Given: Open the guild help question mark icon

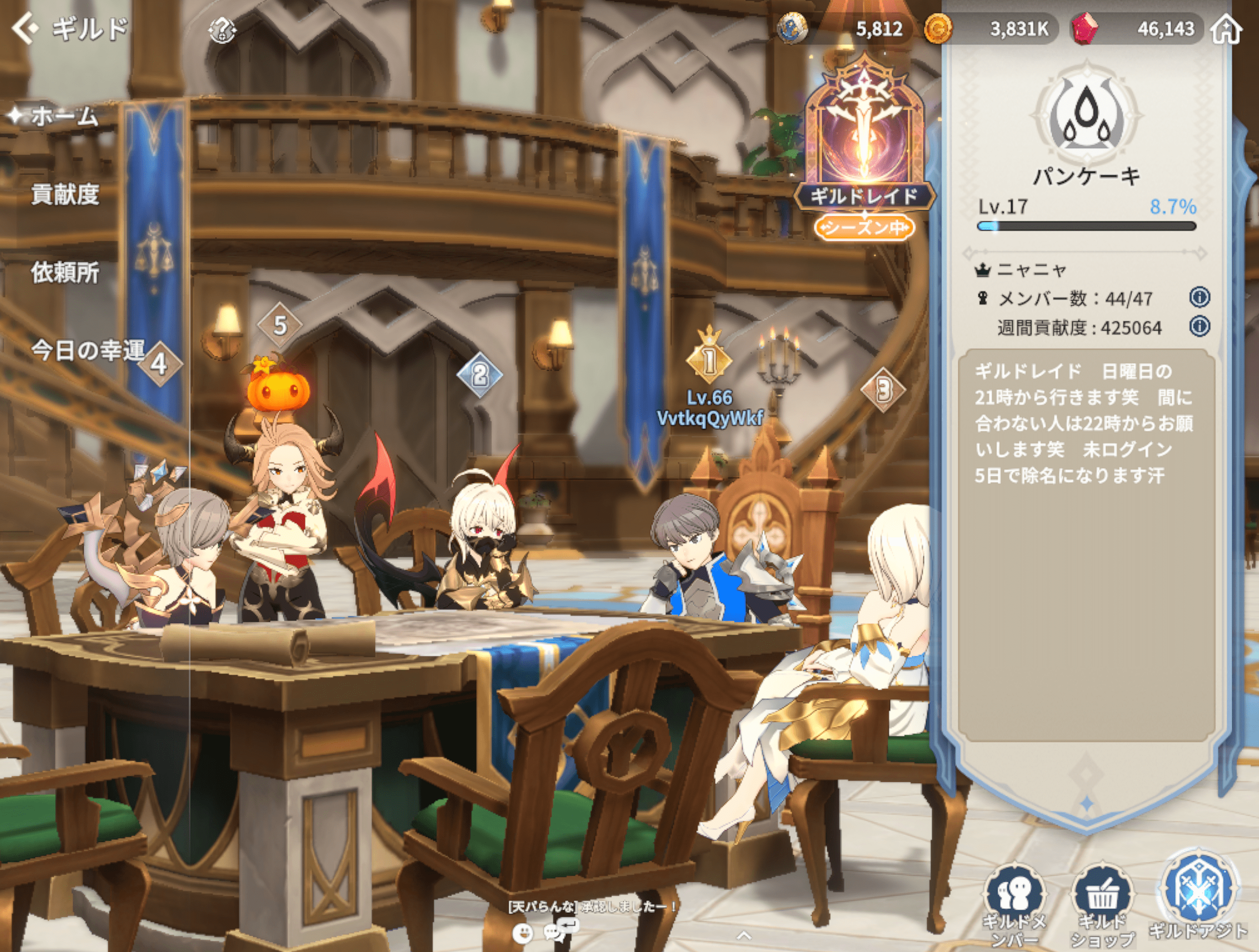Looking at the screenshot, I should click(223, 30).
